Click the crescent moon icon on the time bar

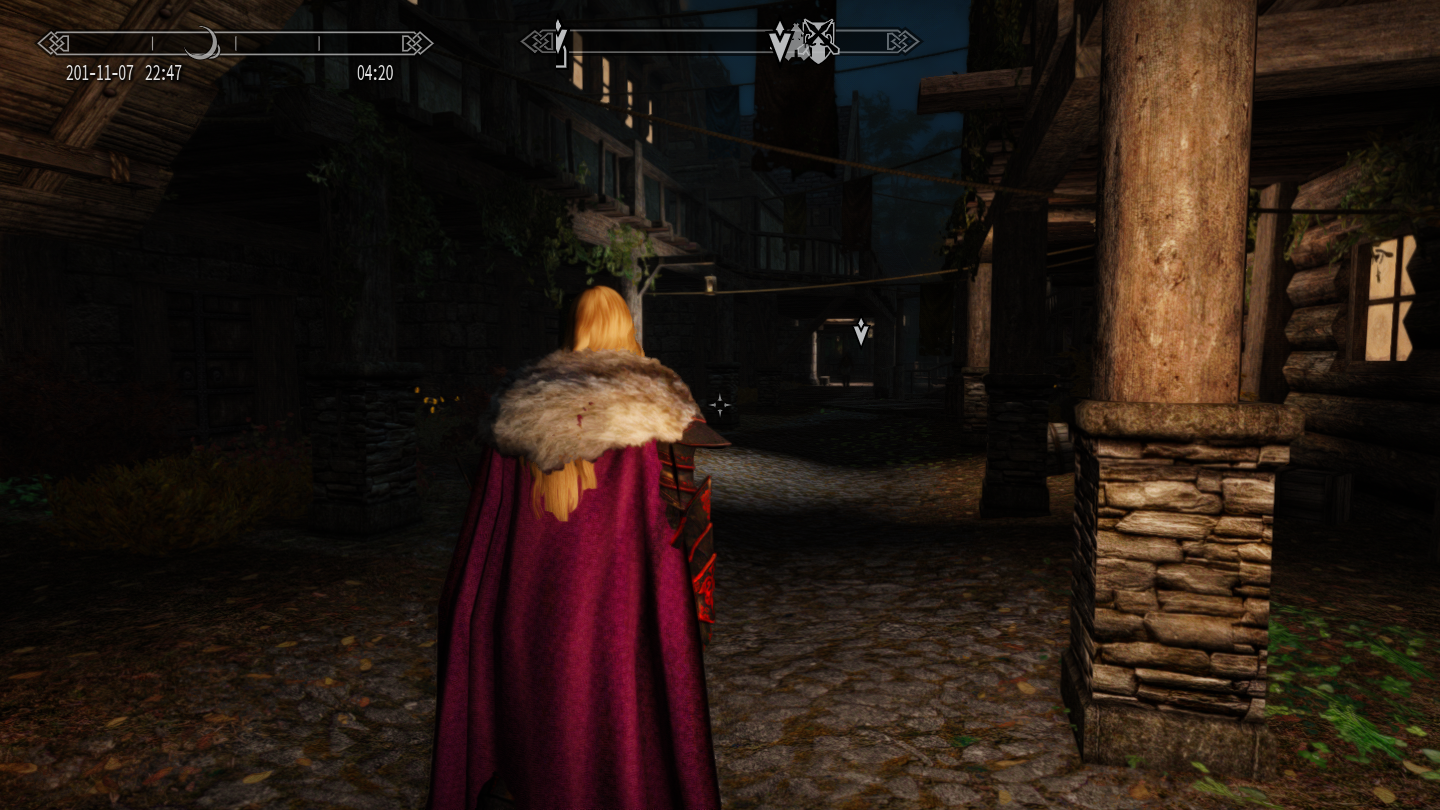coord(204,43)
